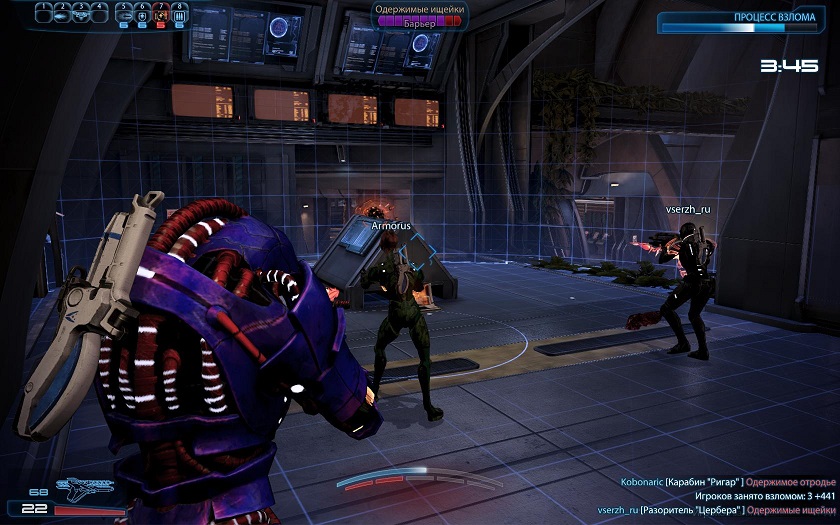Use the thermal clip pack in slot 8
Image resolution: width=840 pixels, height=525 pixels.
point(178,16)
